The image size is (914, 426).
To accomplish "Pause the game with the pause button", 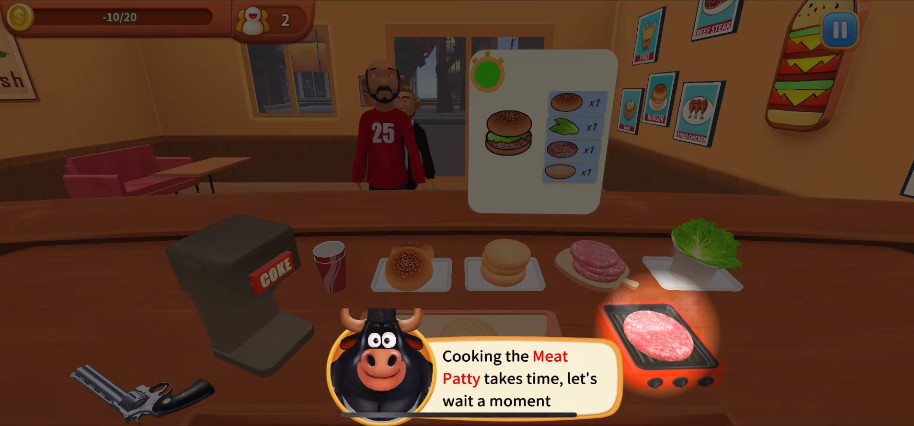I will [x=839, y=30].
